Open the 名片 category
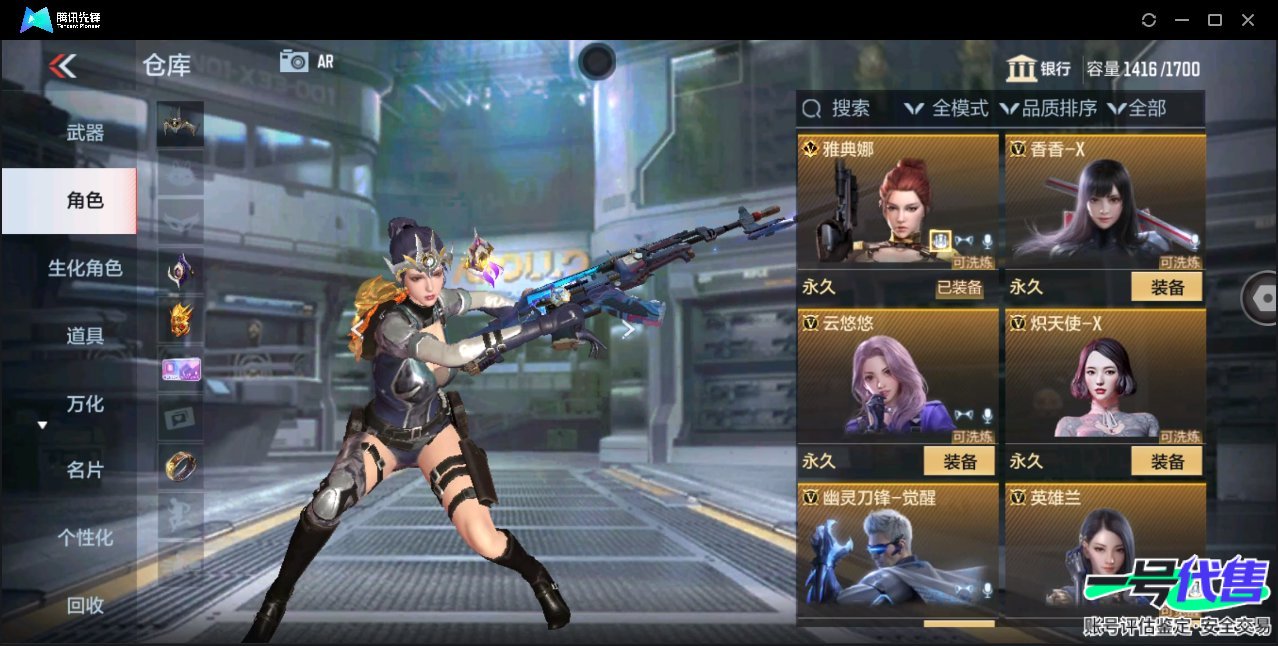Image resolution: width=1278 pixels, height=646 pixels. (85, 470)
